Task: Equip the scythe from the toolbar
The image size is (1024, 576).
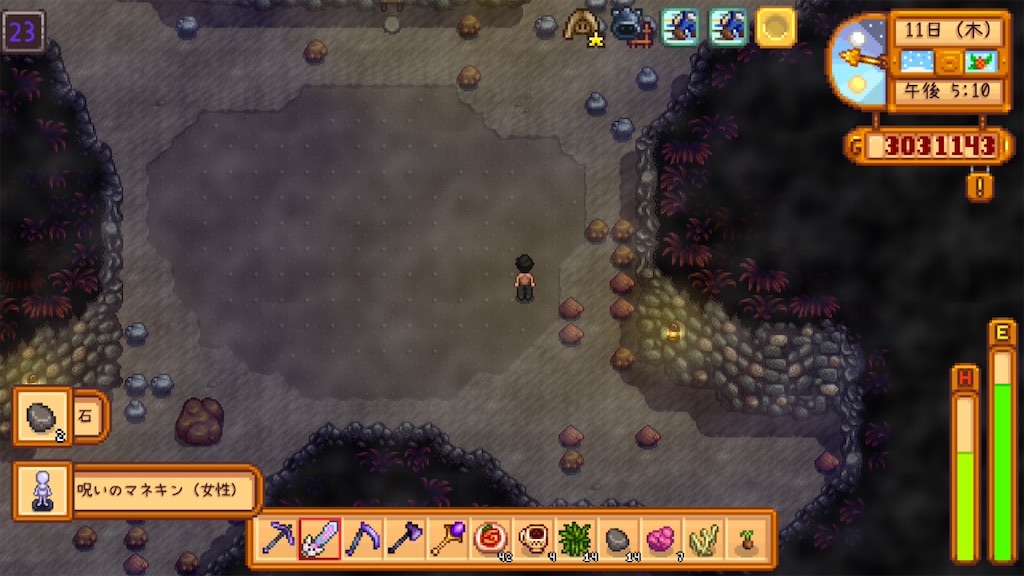Action: pos(361,539)
